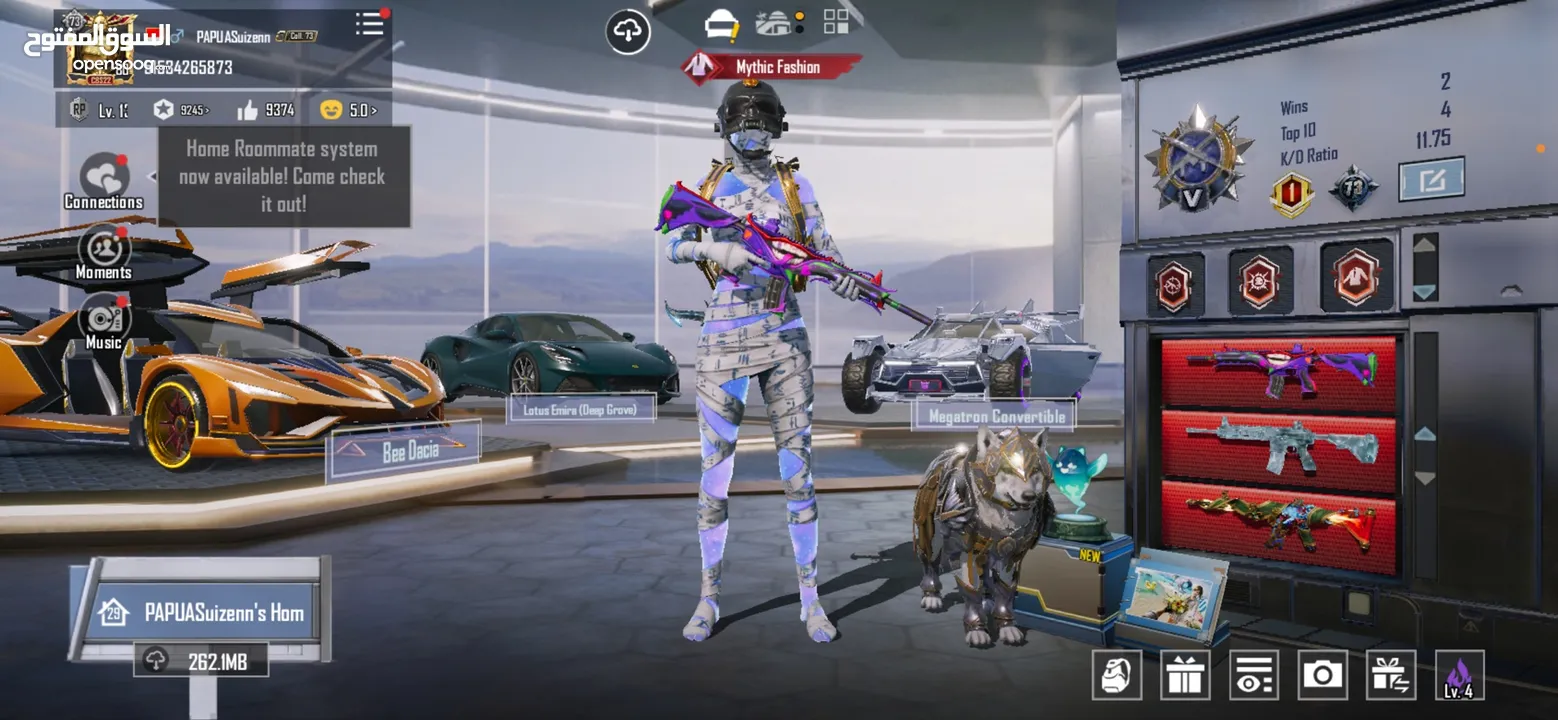Download the 262.1MB resource pack

(201, 660)
